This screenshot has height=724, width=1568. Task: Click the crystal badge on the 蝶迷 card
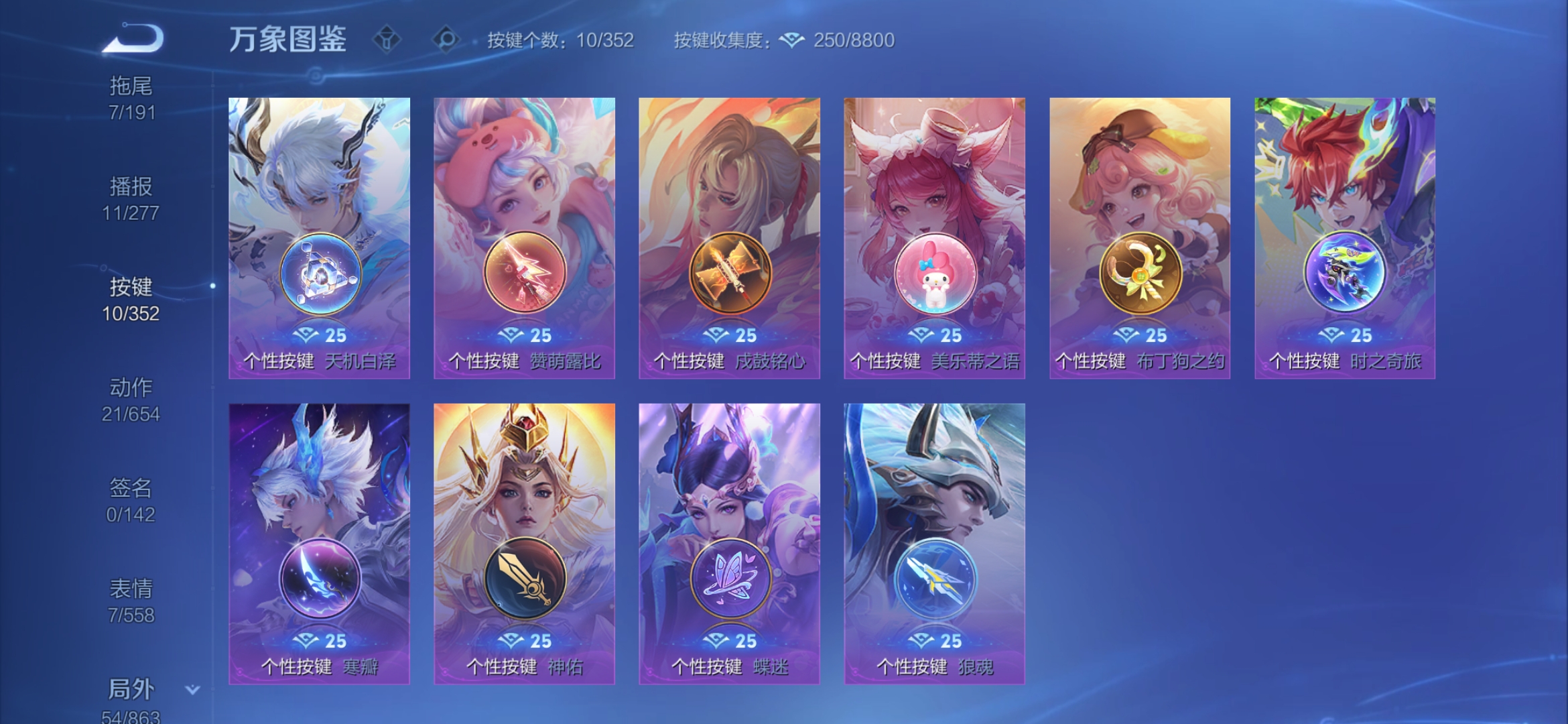(x=730, y=578)
